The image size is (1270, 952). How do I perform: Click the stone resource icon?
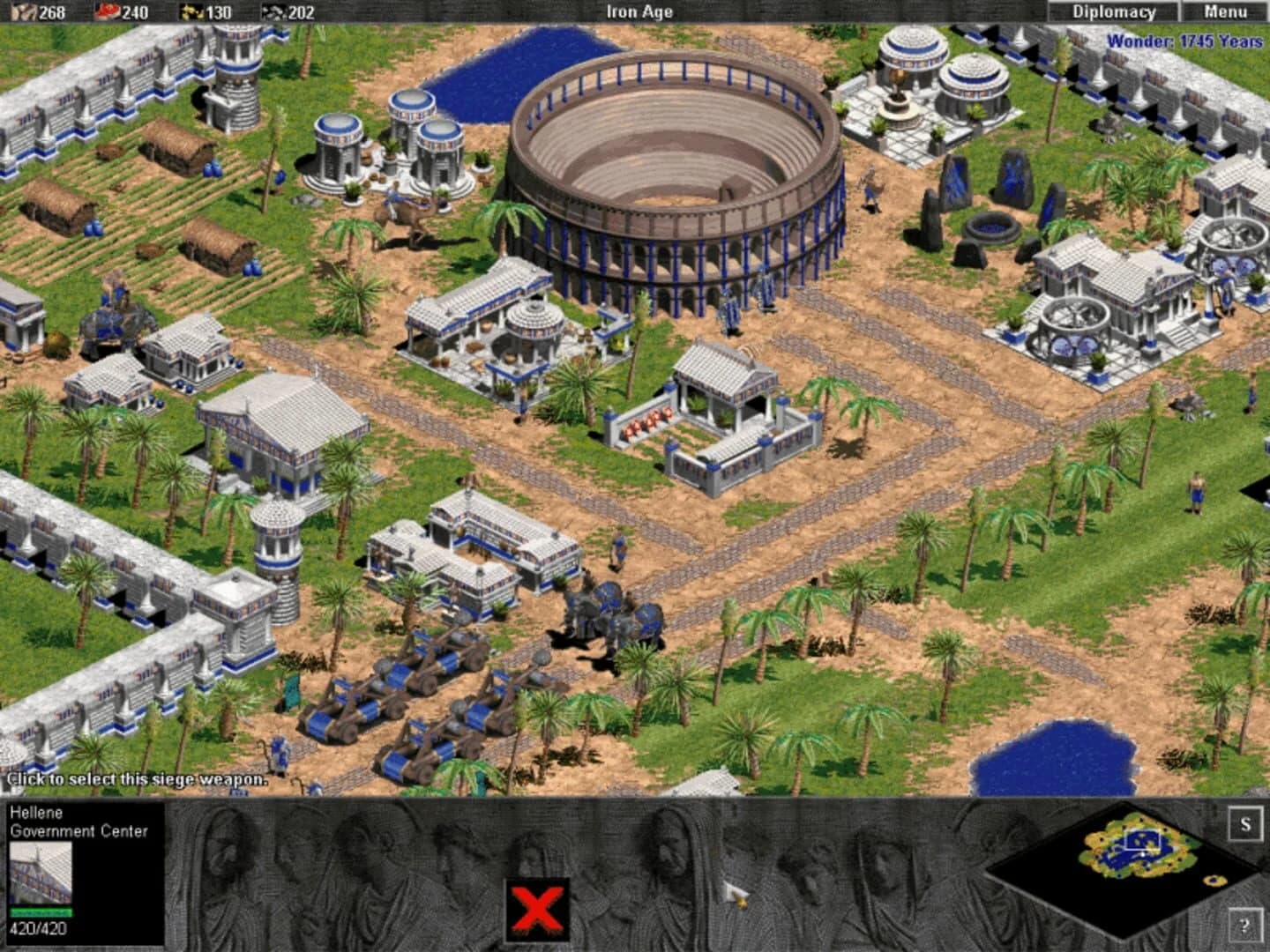coord(271,11)
